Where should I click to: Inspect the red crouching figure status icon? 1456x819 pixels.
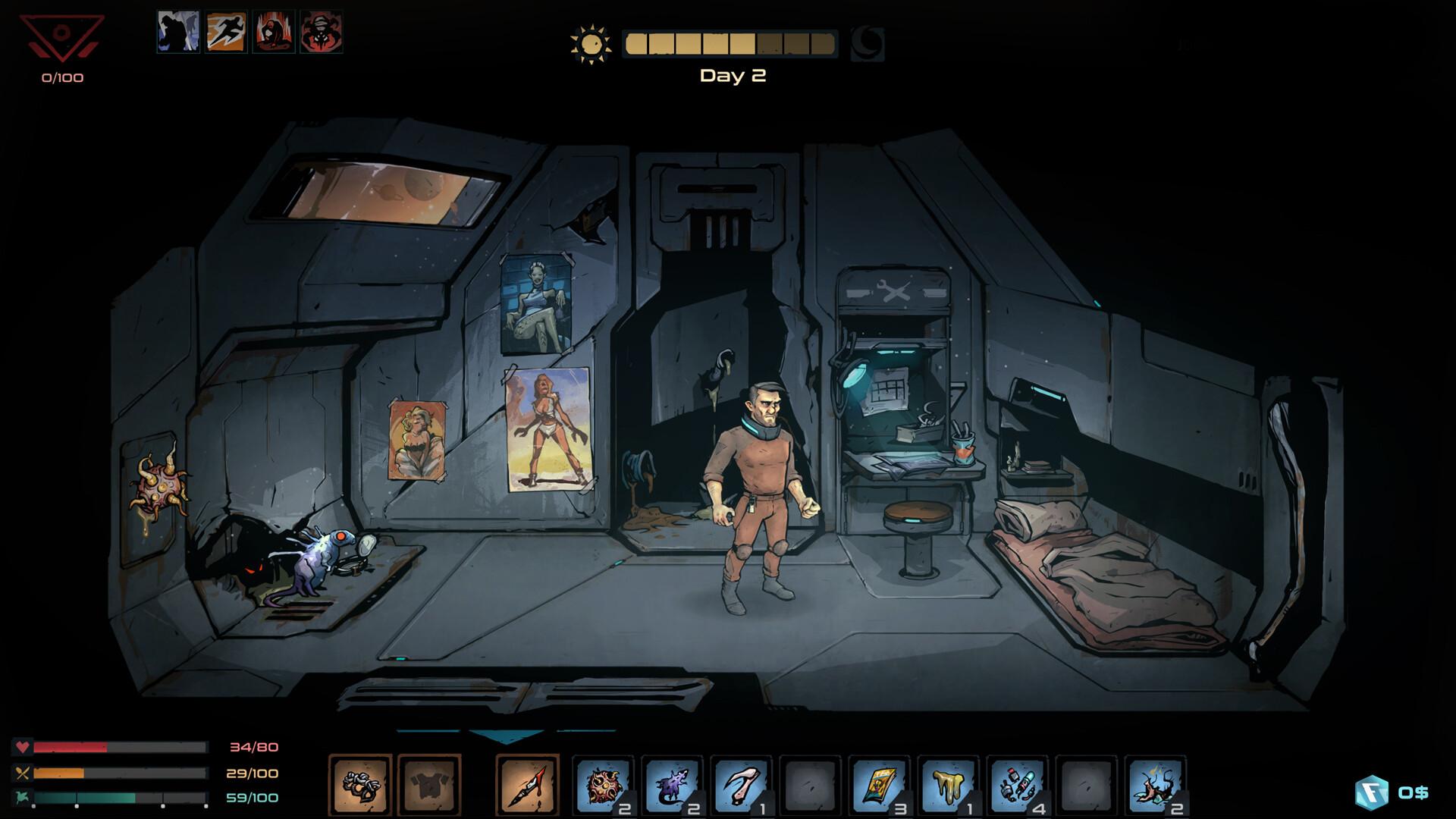(274, 32)
